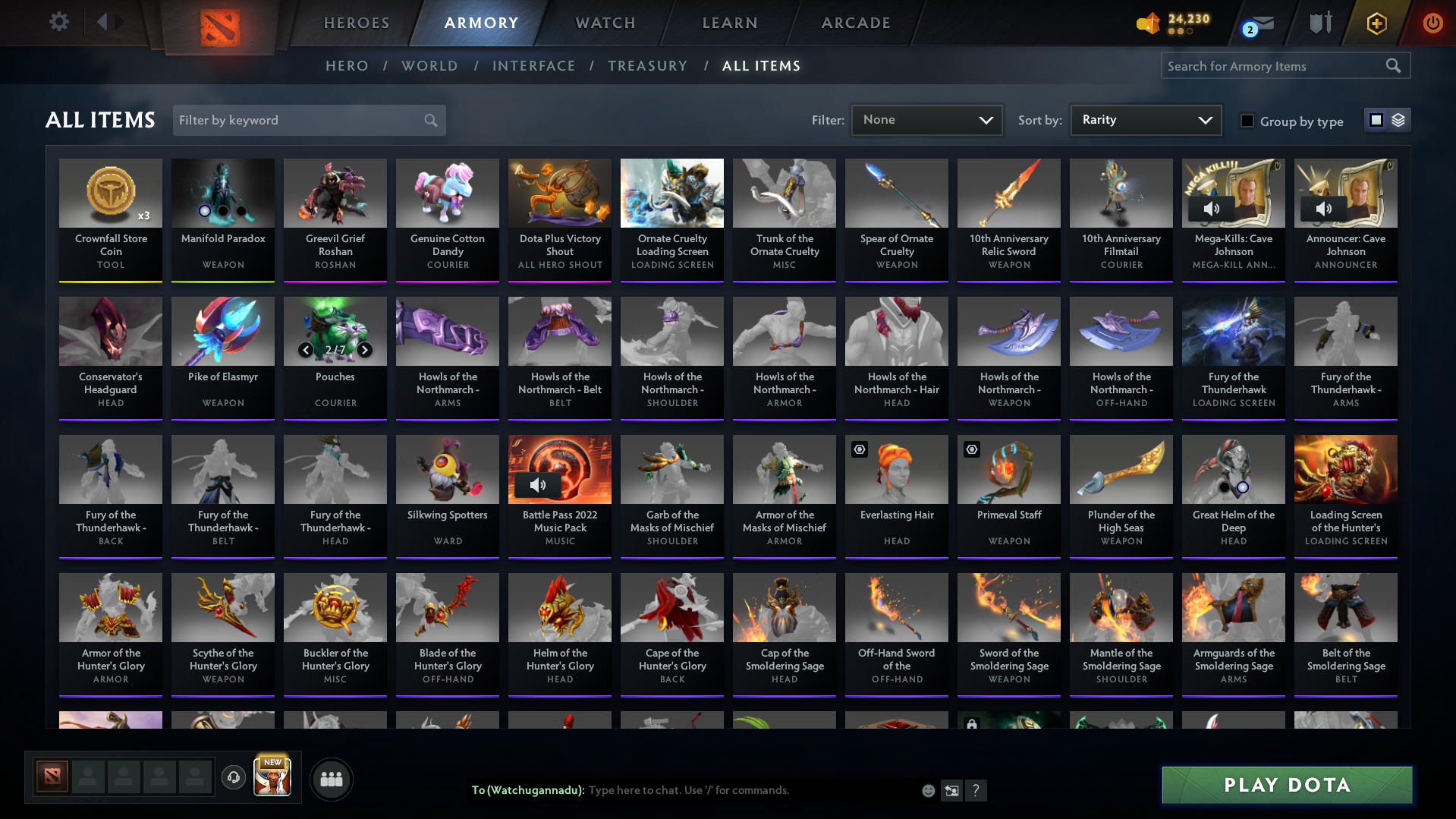
Task: Open the Filter: None dropdown
Action: tap(926, 120)
